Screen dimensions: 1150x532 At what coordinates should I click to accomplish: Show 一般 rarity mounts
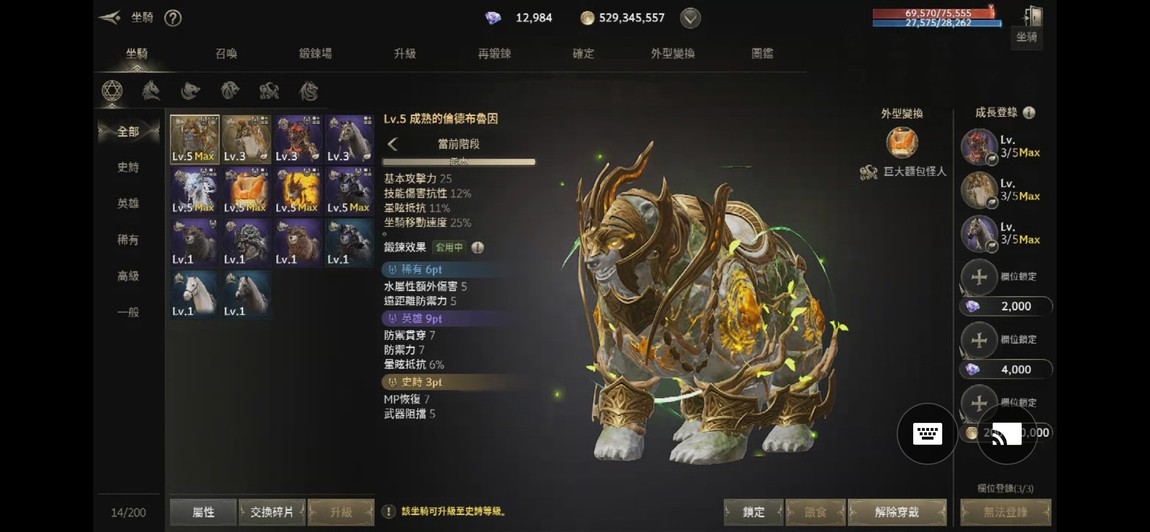point(128,312)
